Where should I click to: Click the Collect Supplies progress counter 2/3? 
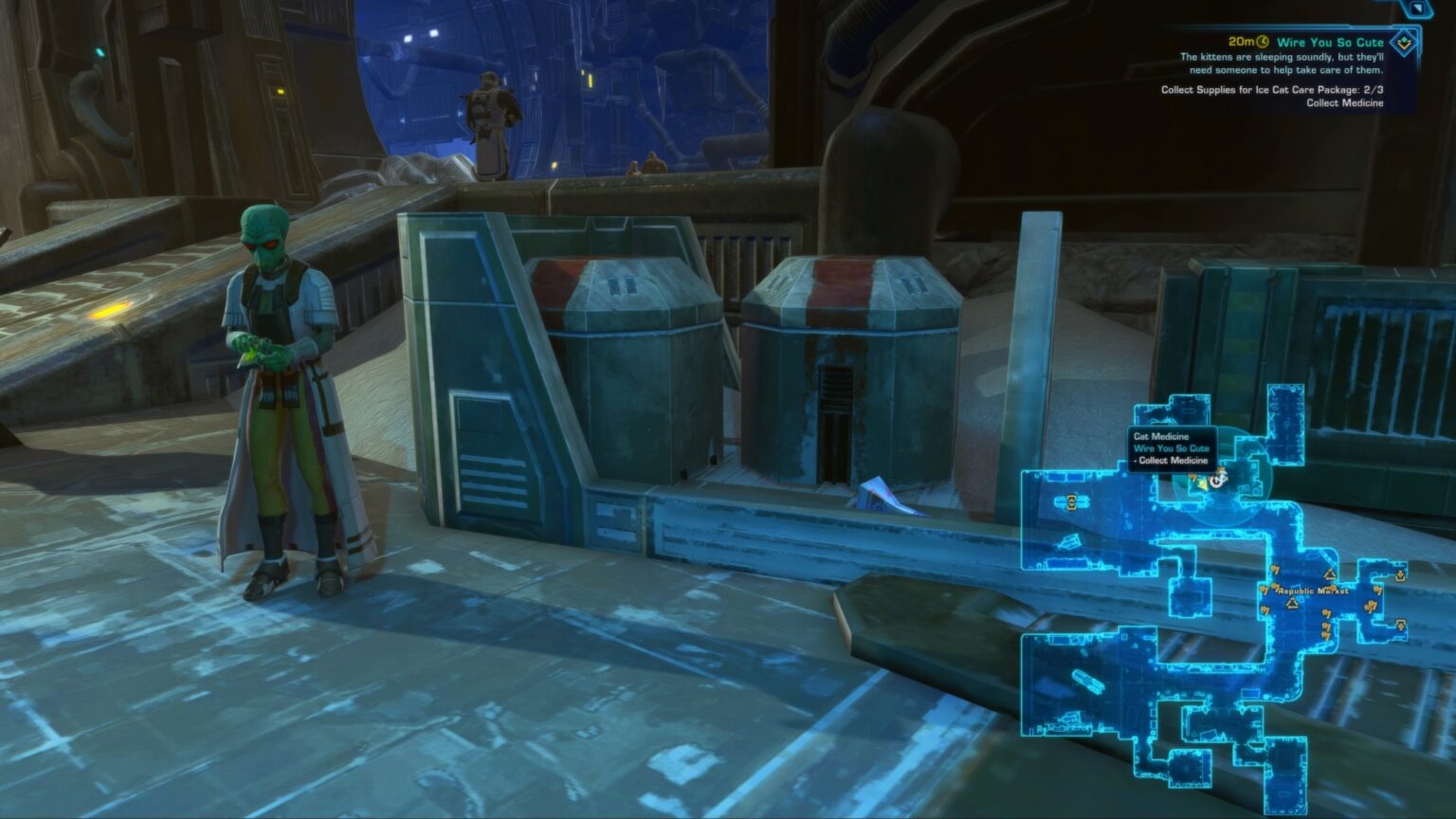click(1373, 90)
